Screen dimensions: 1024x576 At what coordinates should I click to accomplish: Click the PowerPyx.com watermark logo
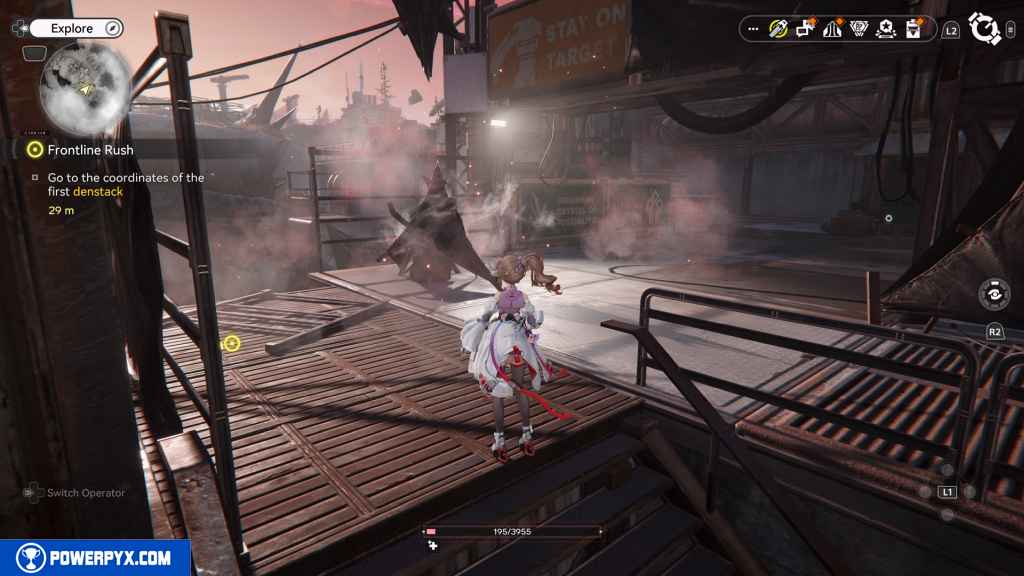(x=95, y=558)
